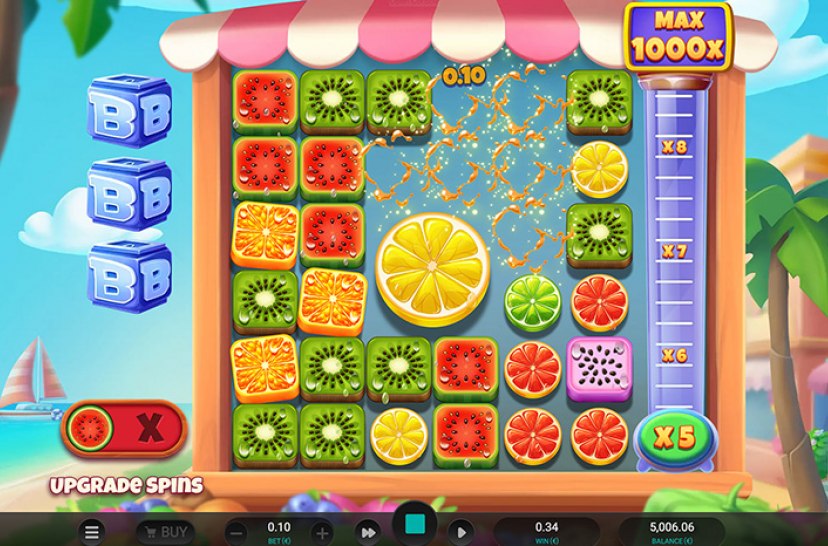The height and width of the screenshot is (546, 828).
Task: Open the hamburger menu
Action: pos(92,532)
